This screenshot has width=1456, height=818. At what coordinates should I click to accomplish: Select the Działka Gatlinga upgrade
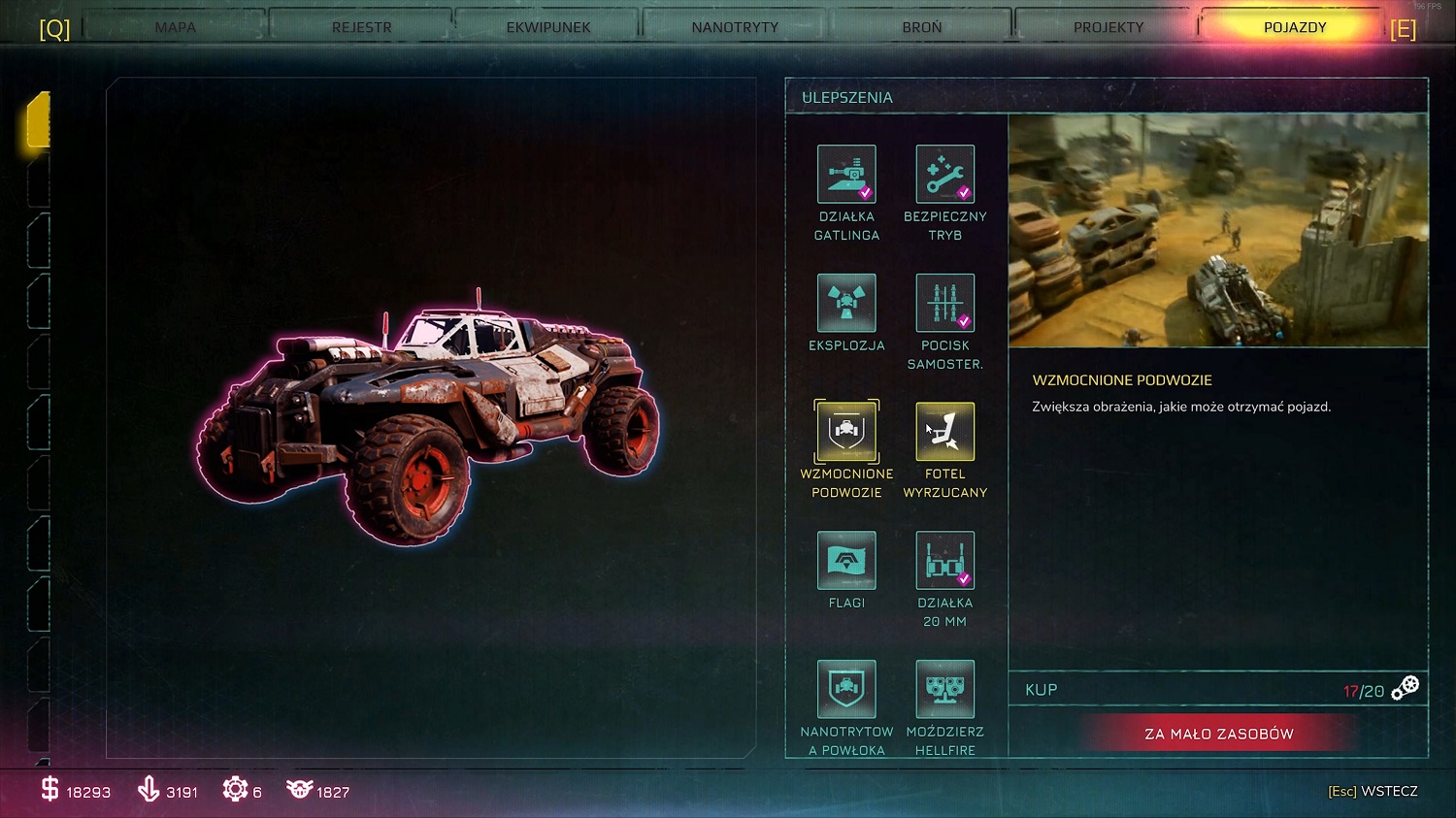[846, 175]
